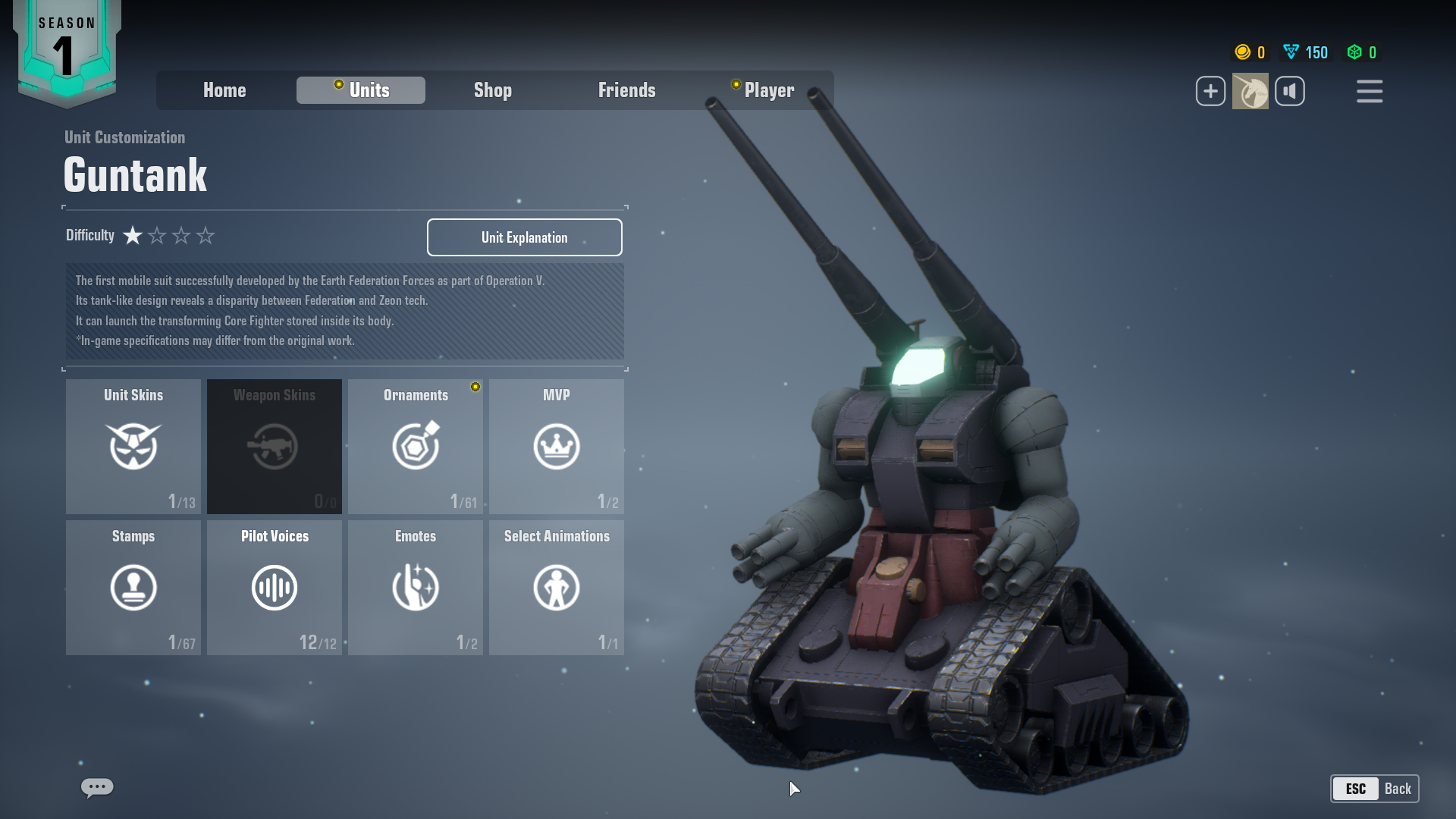Toggle the speaker sound icon
Viewport: 1456px width, 819px height.
pyautogui.click(x=1290, y=91)
